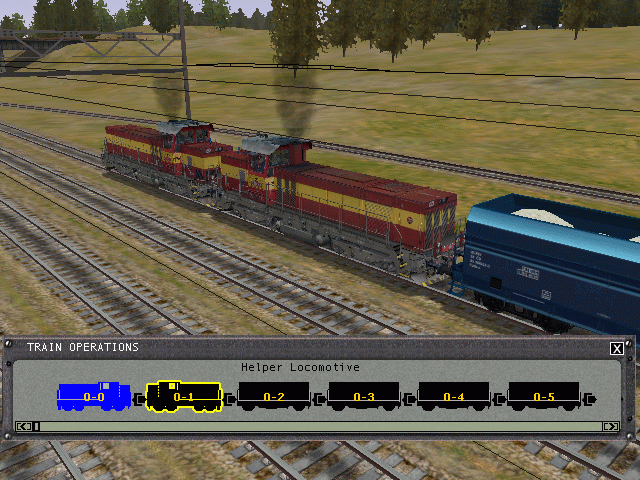Screen dimensions: 640x480
Task: Pick wagon 0-3 in the train list
Action: click(x=363, y=397)
